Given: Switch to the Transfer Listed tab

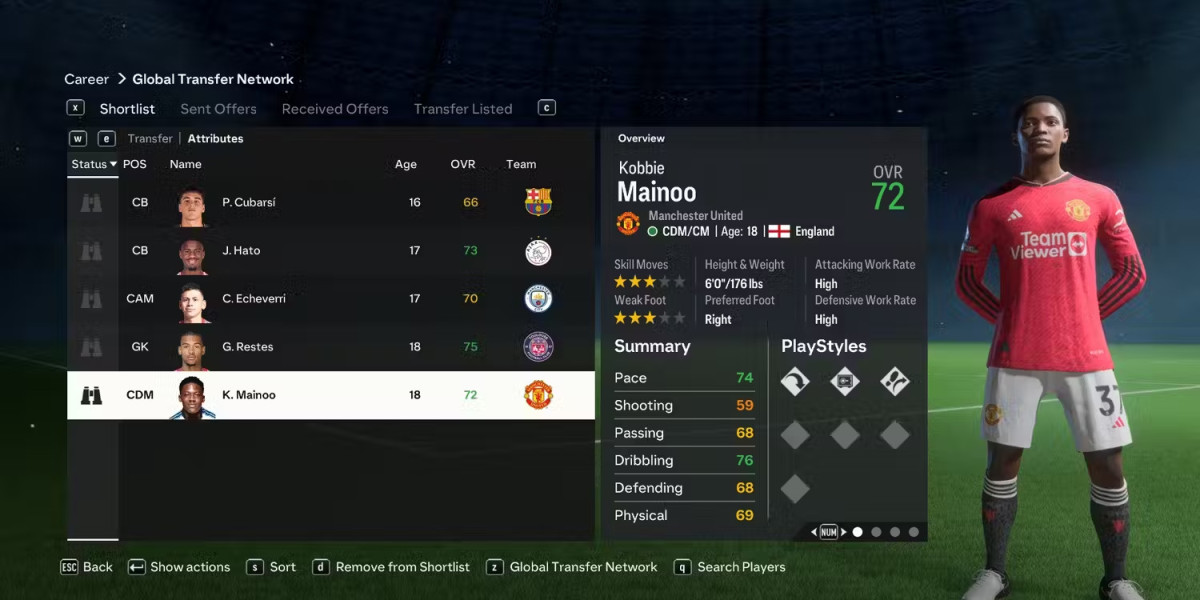Looking at the screenshot, I should (x=463, y=109).
